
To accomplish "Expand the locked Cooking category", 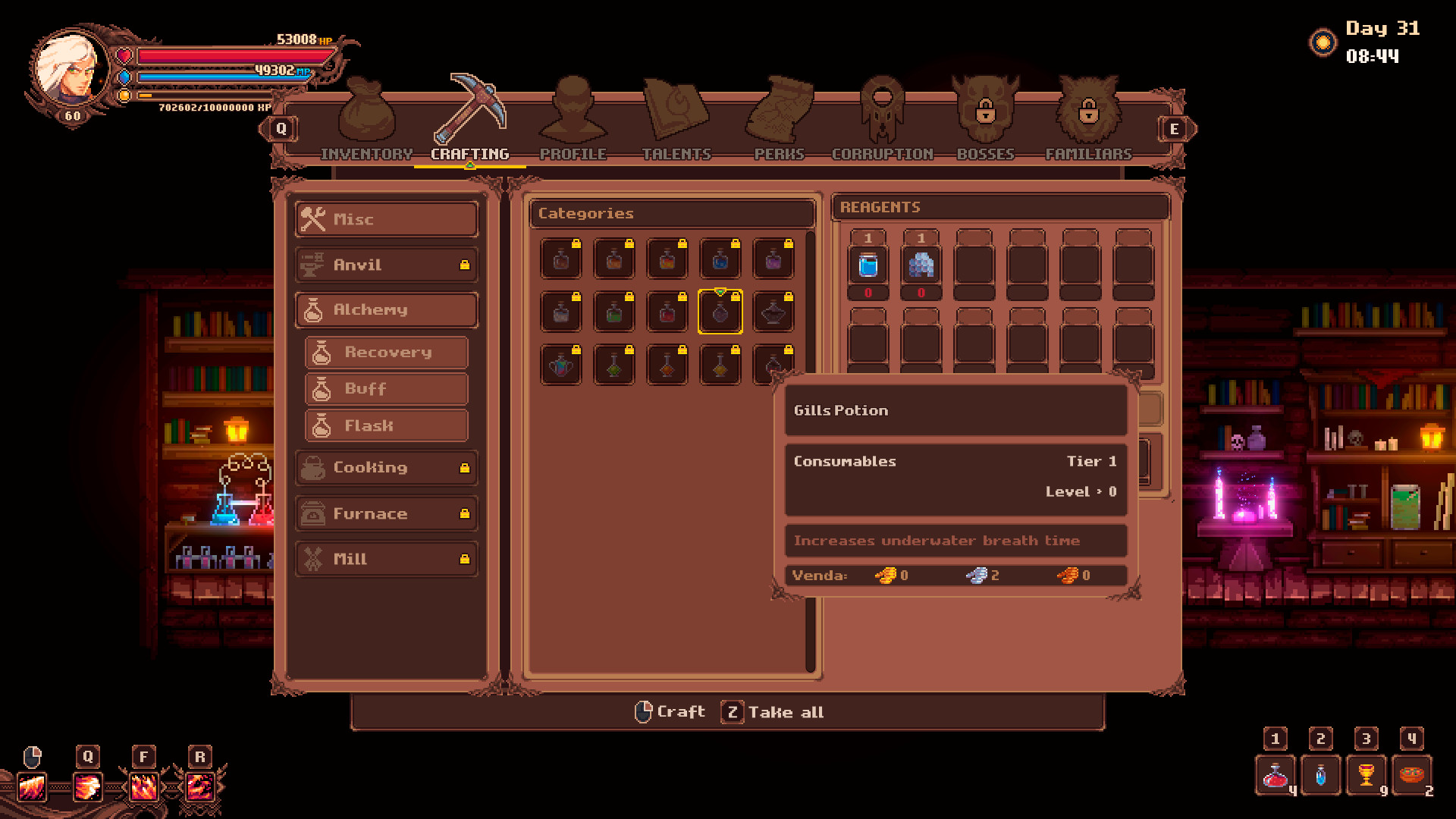I will point(386,468).
